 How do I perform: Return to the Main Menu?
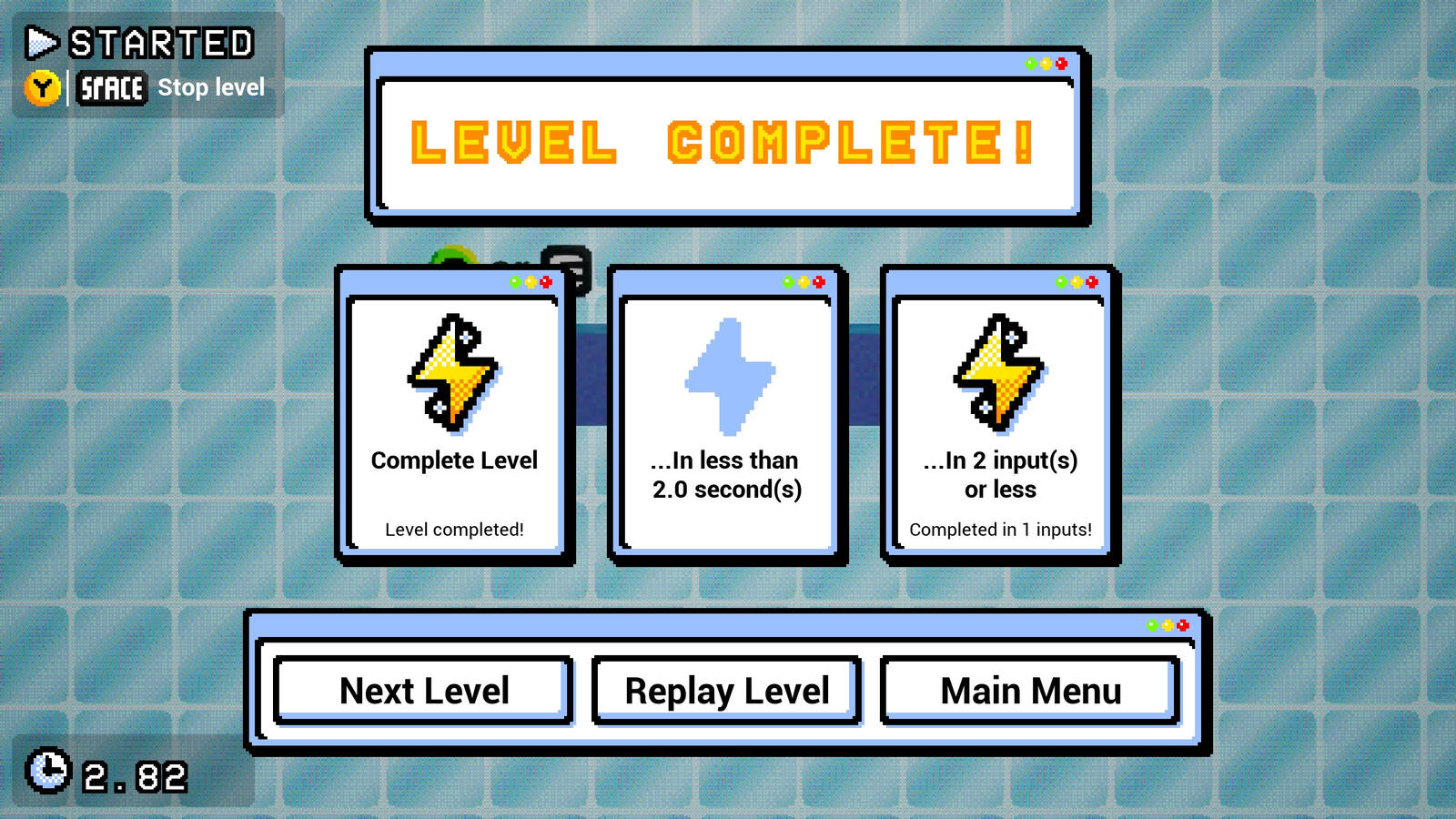point(1029,691)
